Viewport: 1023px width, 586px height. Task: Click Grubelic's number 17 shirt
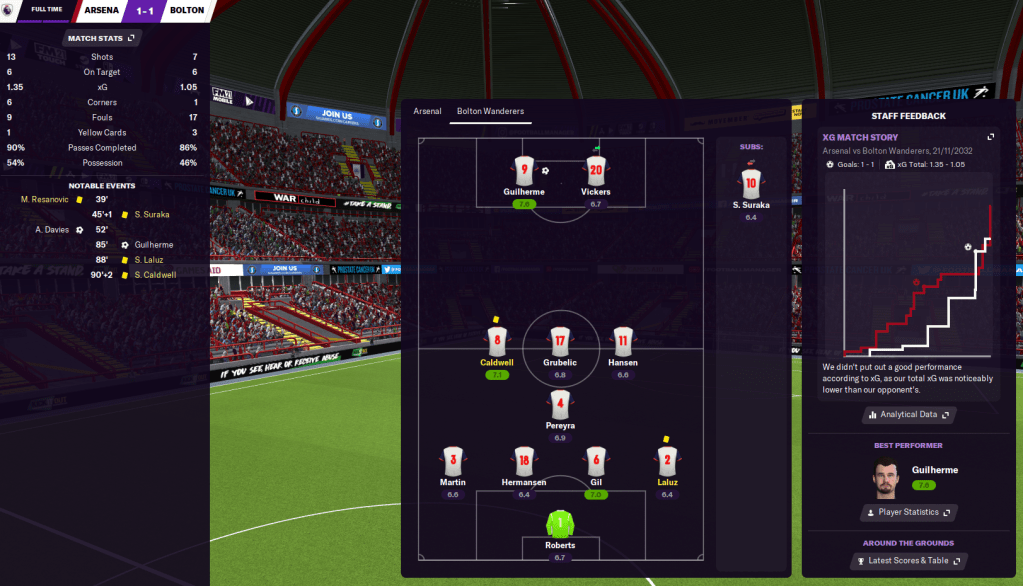coord(560,341)
